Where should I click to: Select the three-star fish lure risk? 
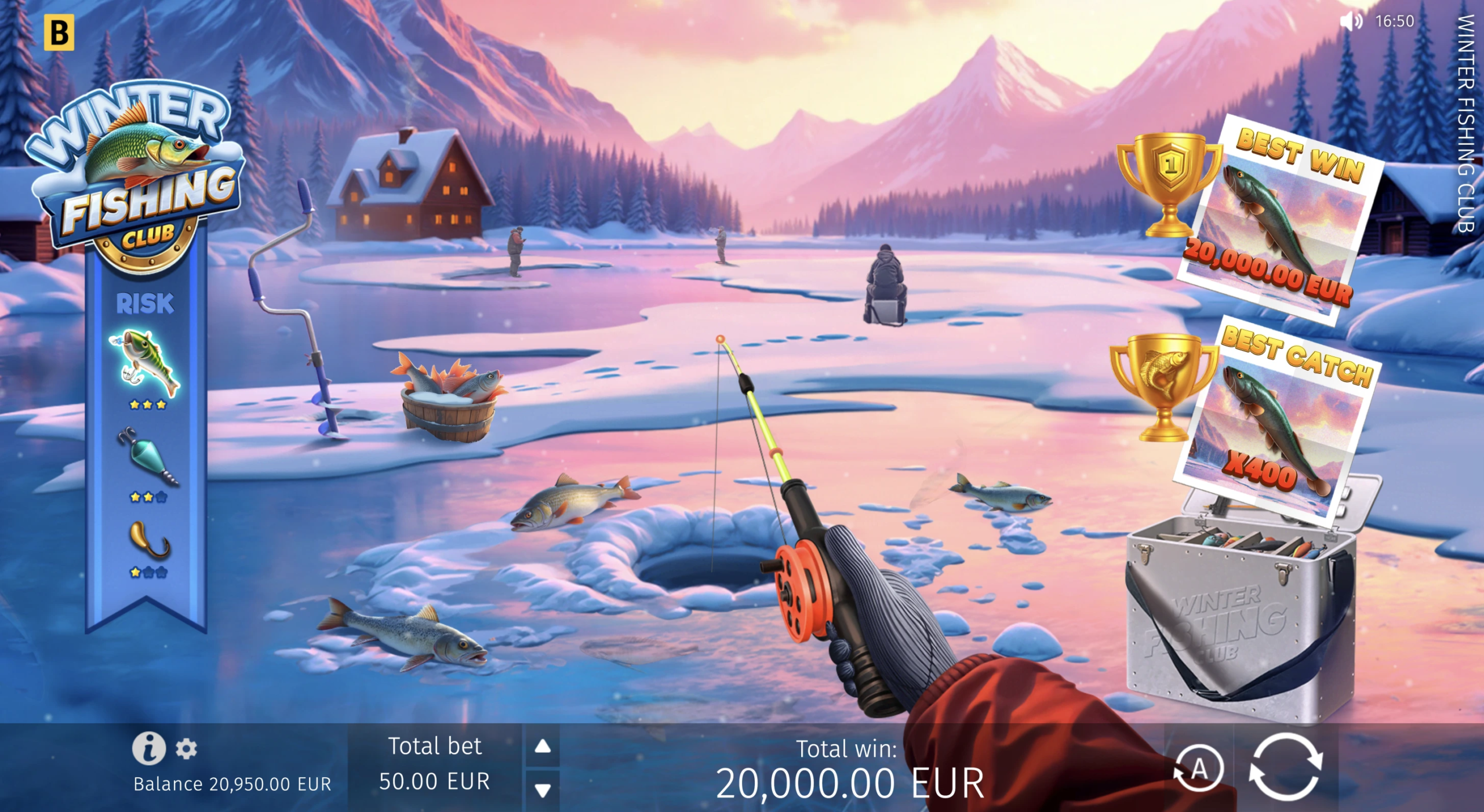[146, 364]
